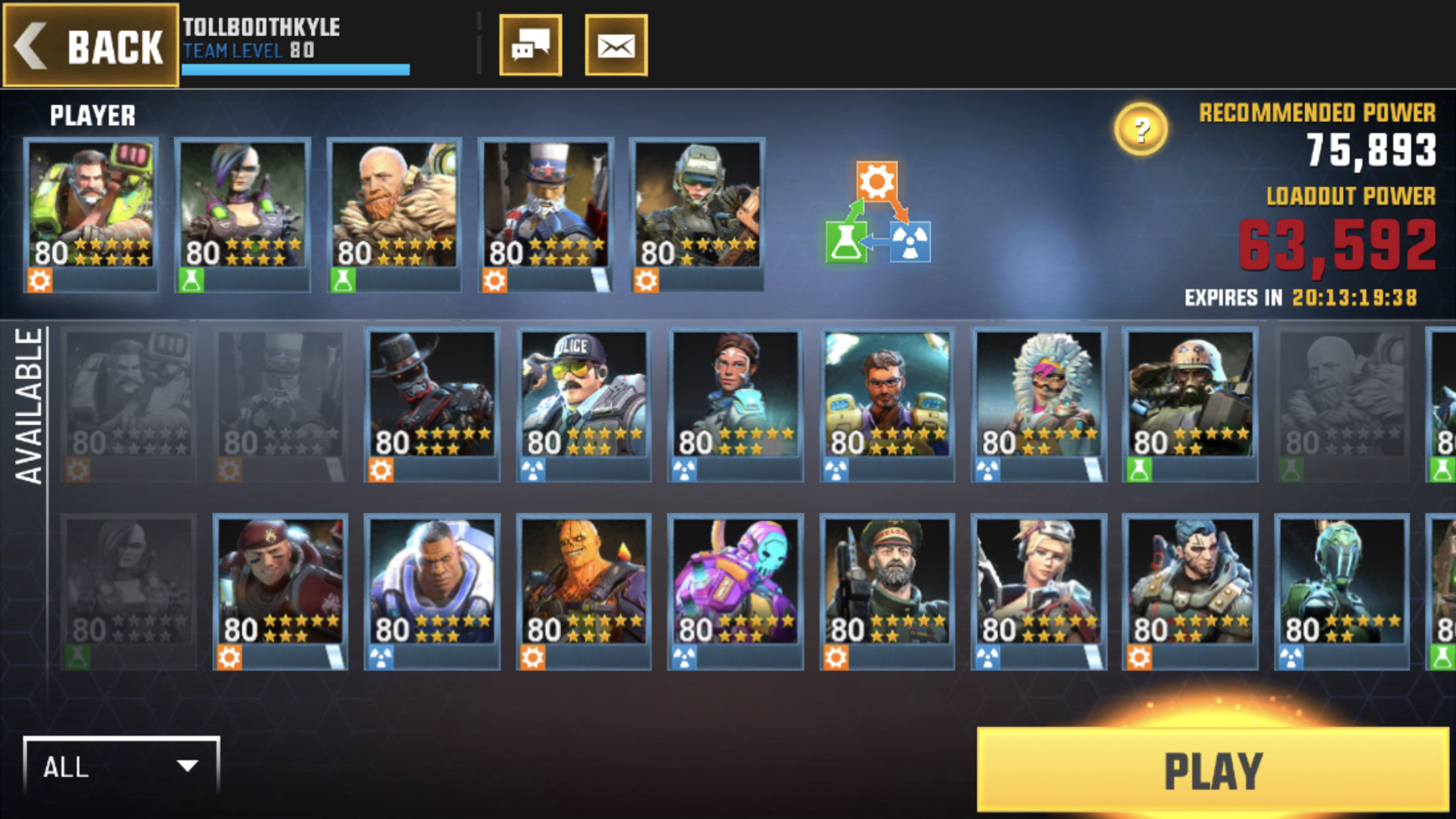
Task: Select the green-visored helmet hero
Action: [1342, 590]
